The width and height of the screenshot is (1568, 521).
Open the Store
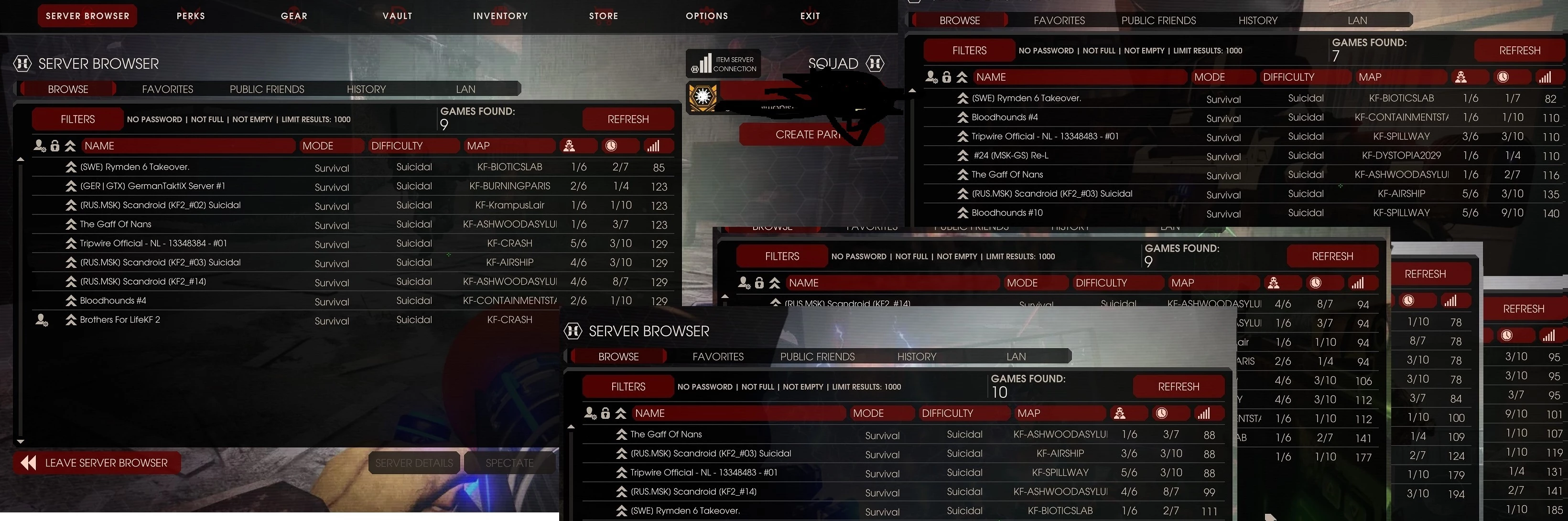[x=603, y=16]
